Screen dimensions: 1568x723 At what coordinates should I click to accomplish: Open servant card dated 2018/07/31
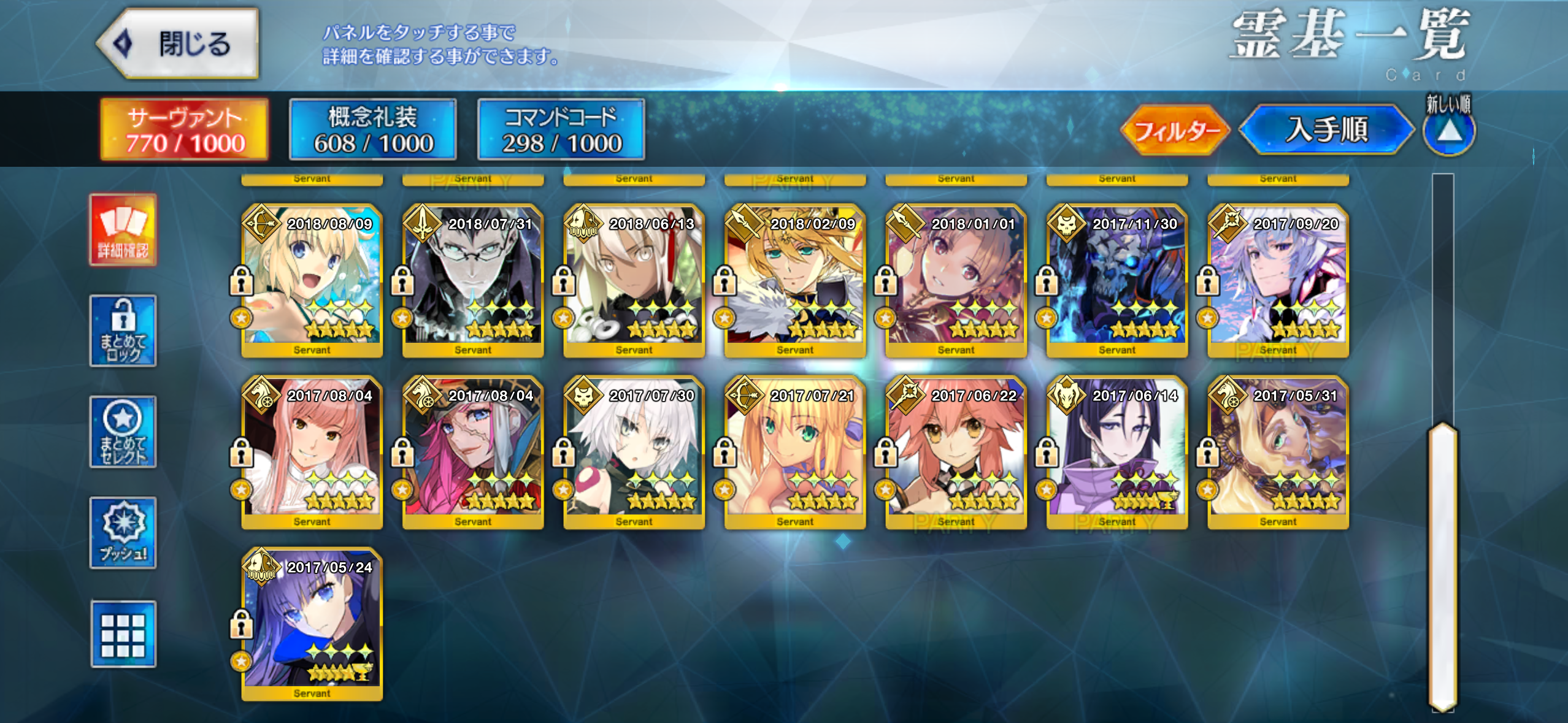tap(473, 281)
